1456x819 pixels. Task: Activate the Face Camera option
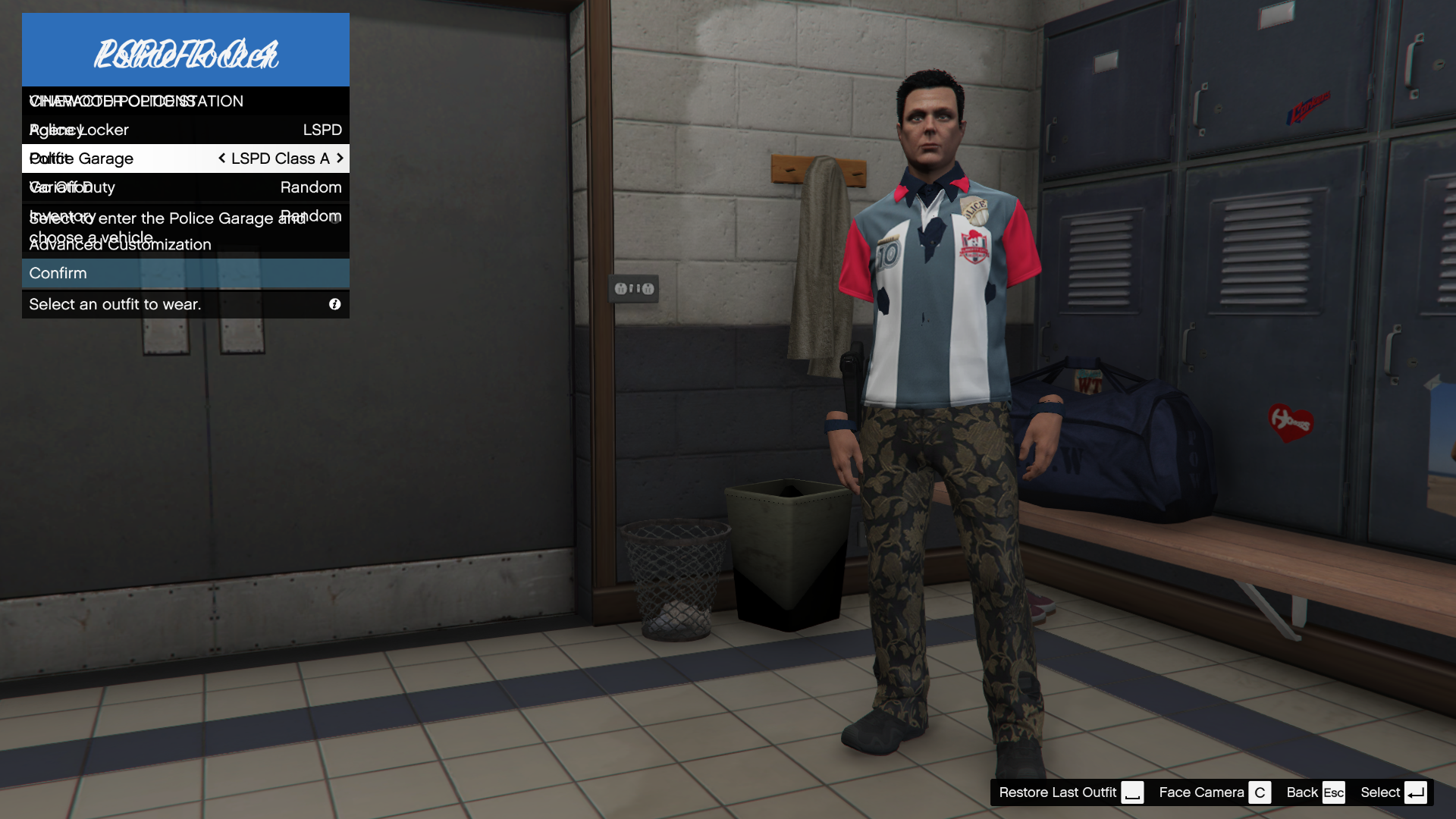[1213, 792]
